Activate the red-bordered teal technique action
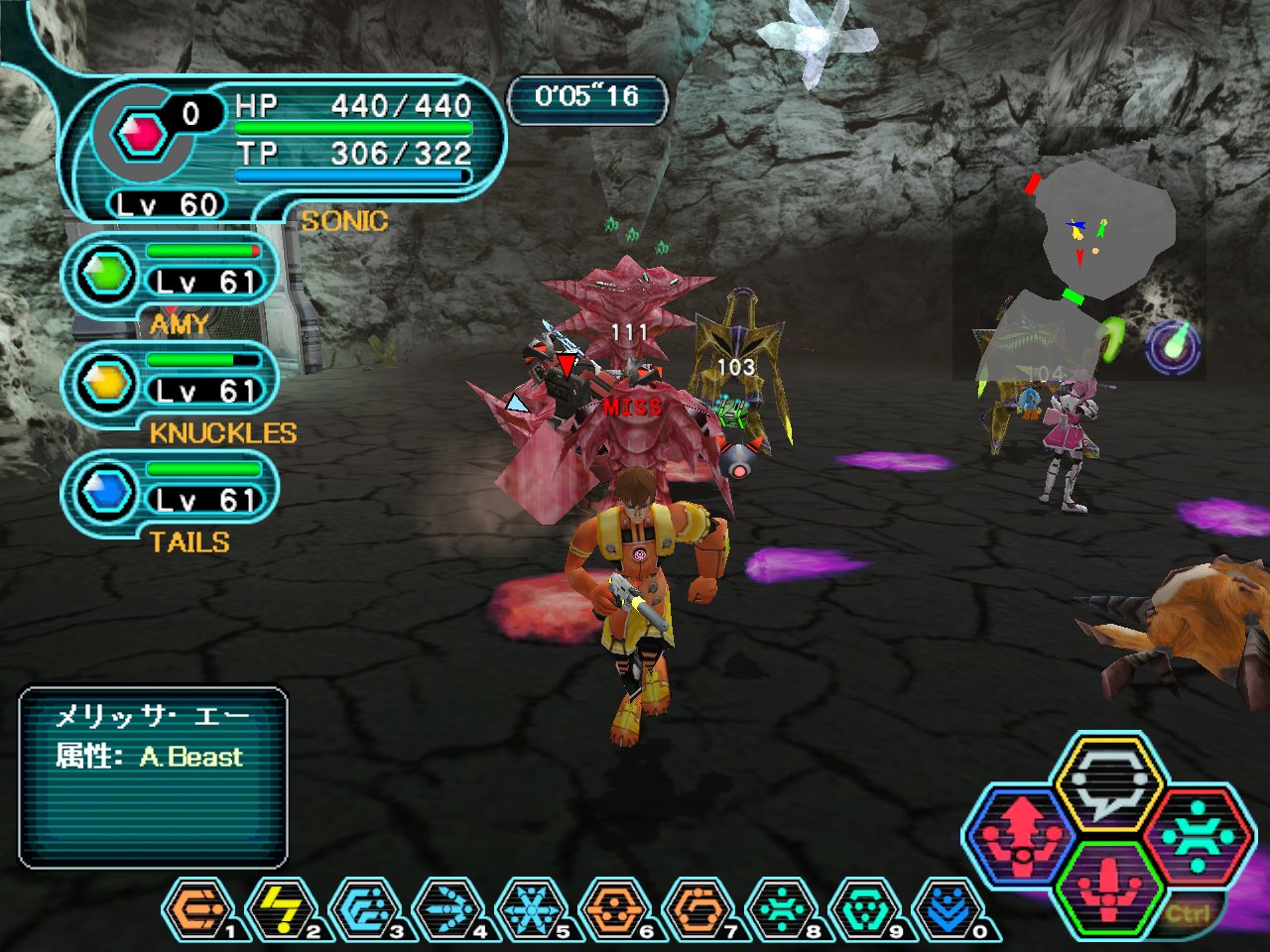 click(1198, 835)
